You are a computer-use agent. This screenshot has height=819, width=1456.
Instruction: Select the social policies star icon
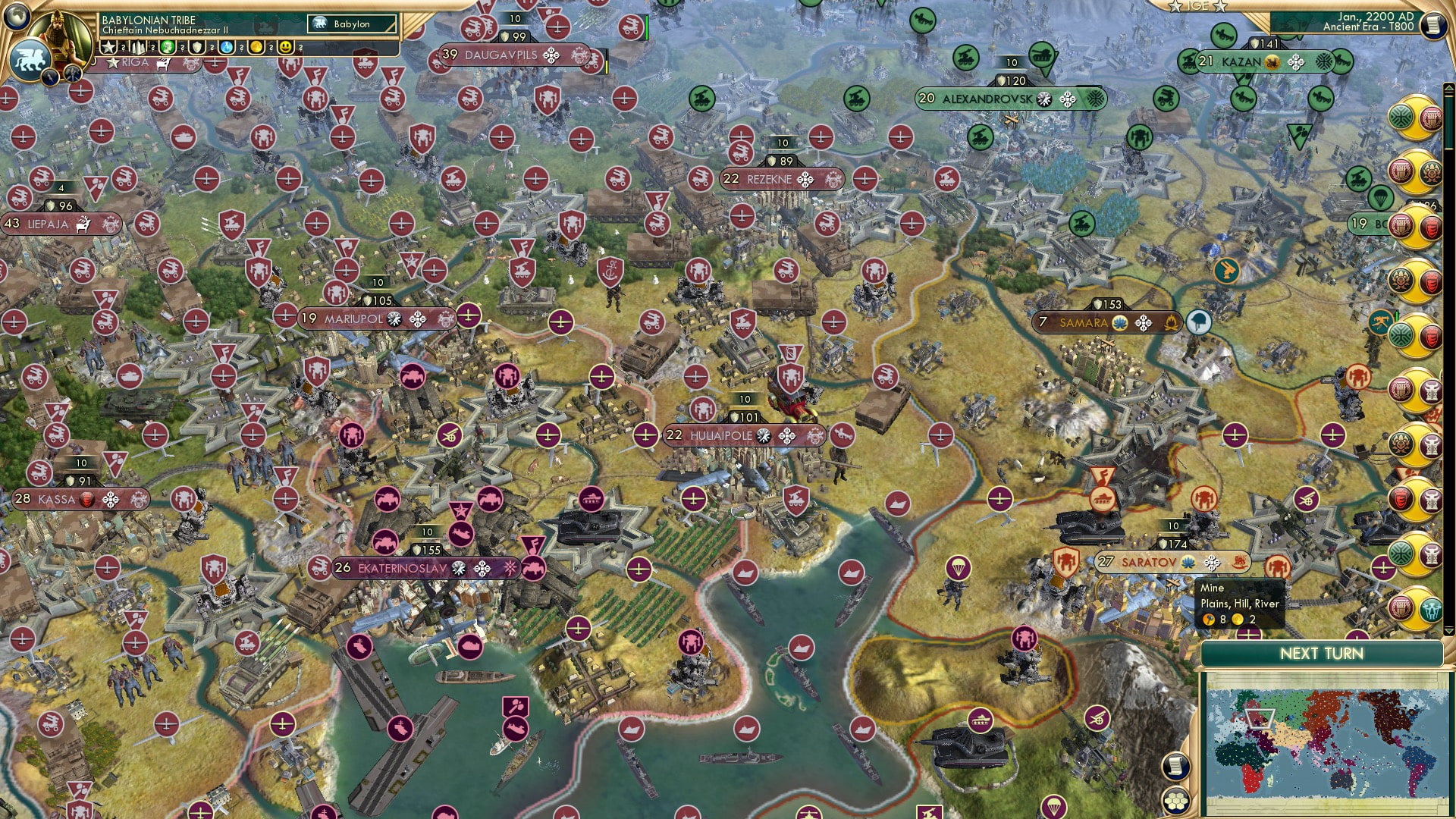[x=107, y=46]
